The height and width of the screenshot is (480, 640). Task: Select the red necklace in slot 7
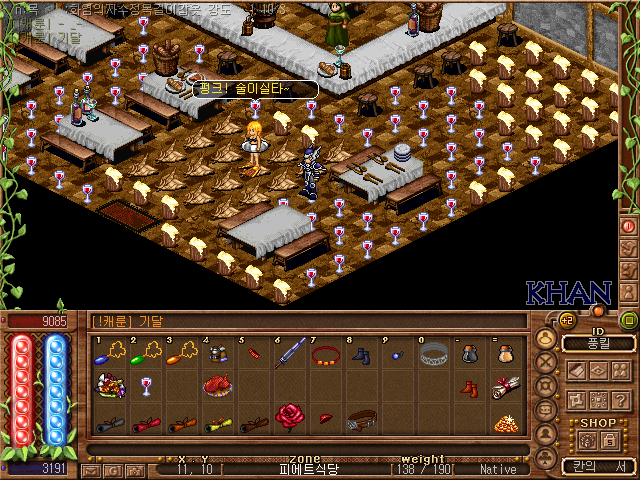click(325, 354)
